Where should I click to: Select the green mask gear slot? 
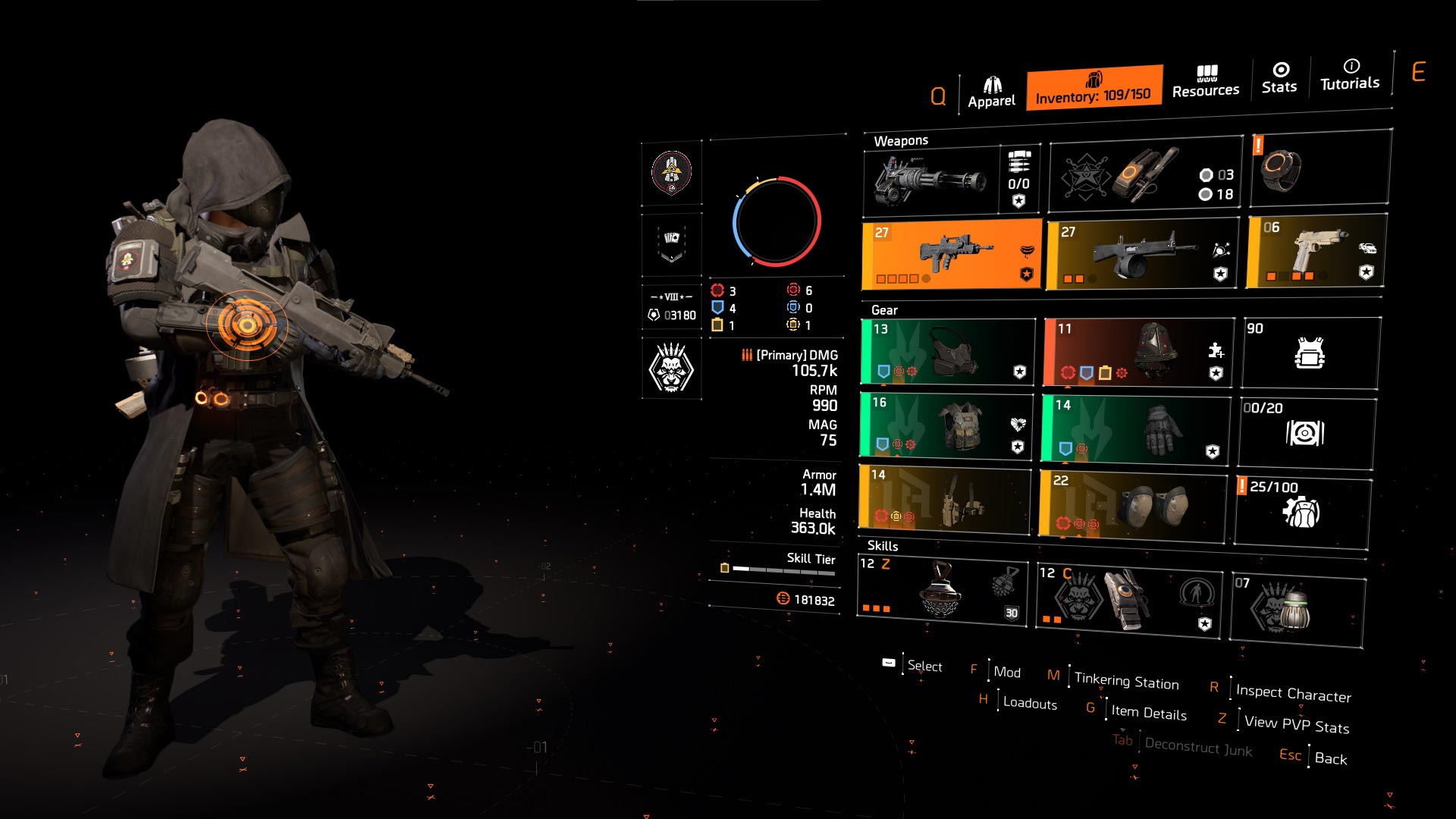coord(948,351)
